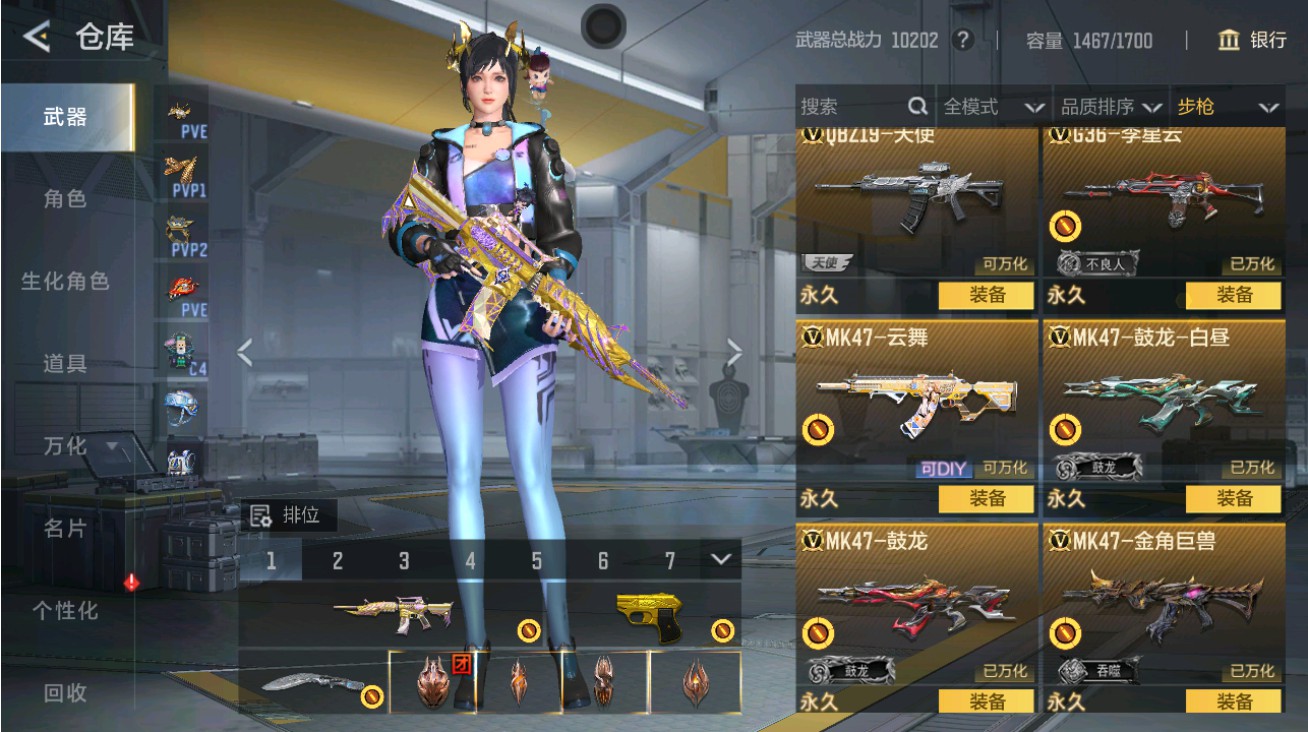Image resolution: width=1308 pixels, height=732 pixels.
Task: Open the 排位 loadout mode selector
Action: coord(288,516)
